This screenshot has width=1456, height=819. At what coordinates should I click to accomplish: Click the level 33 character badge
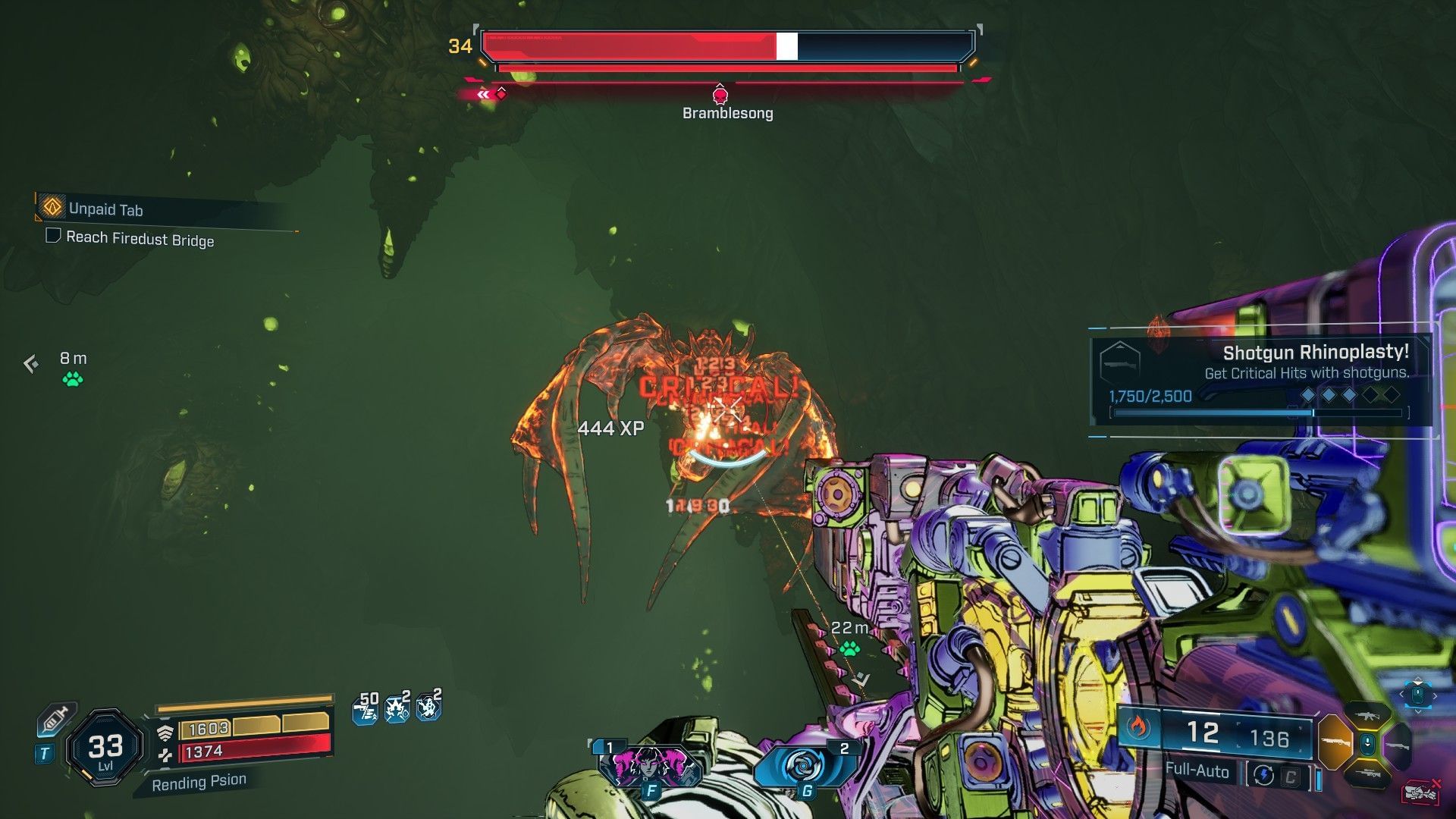[x=105, y=748]
